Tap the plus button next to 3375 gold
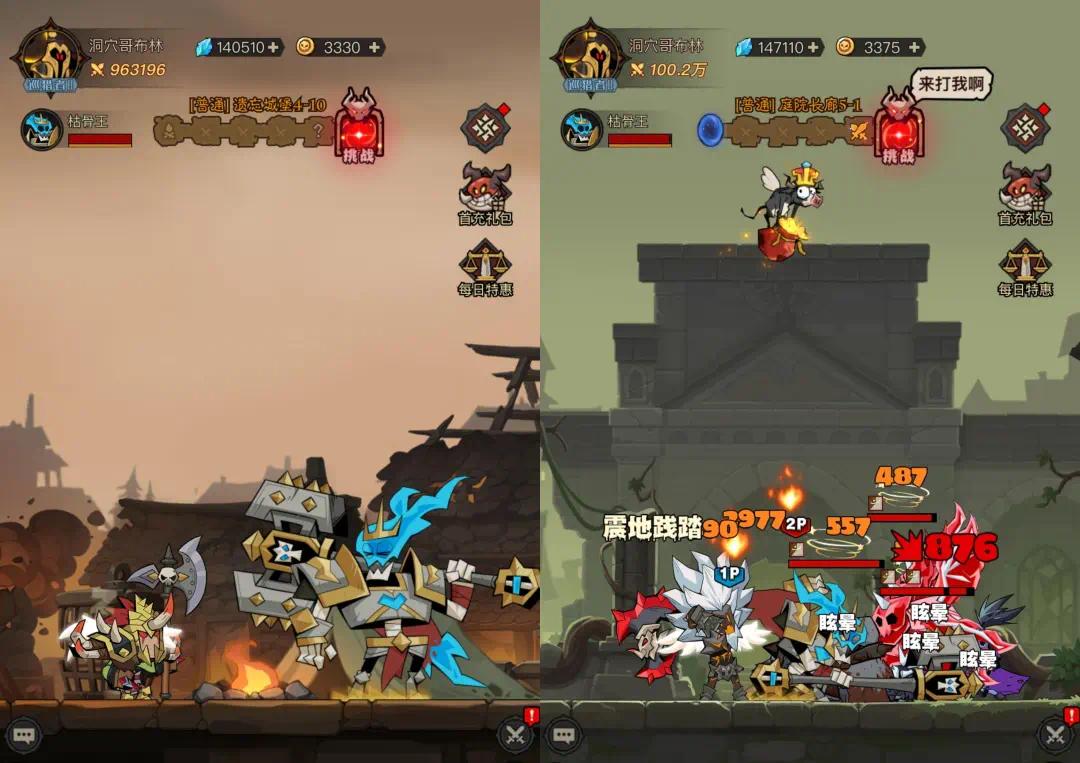The image size is (1080, 763). pos(914,47)
